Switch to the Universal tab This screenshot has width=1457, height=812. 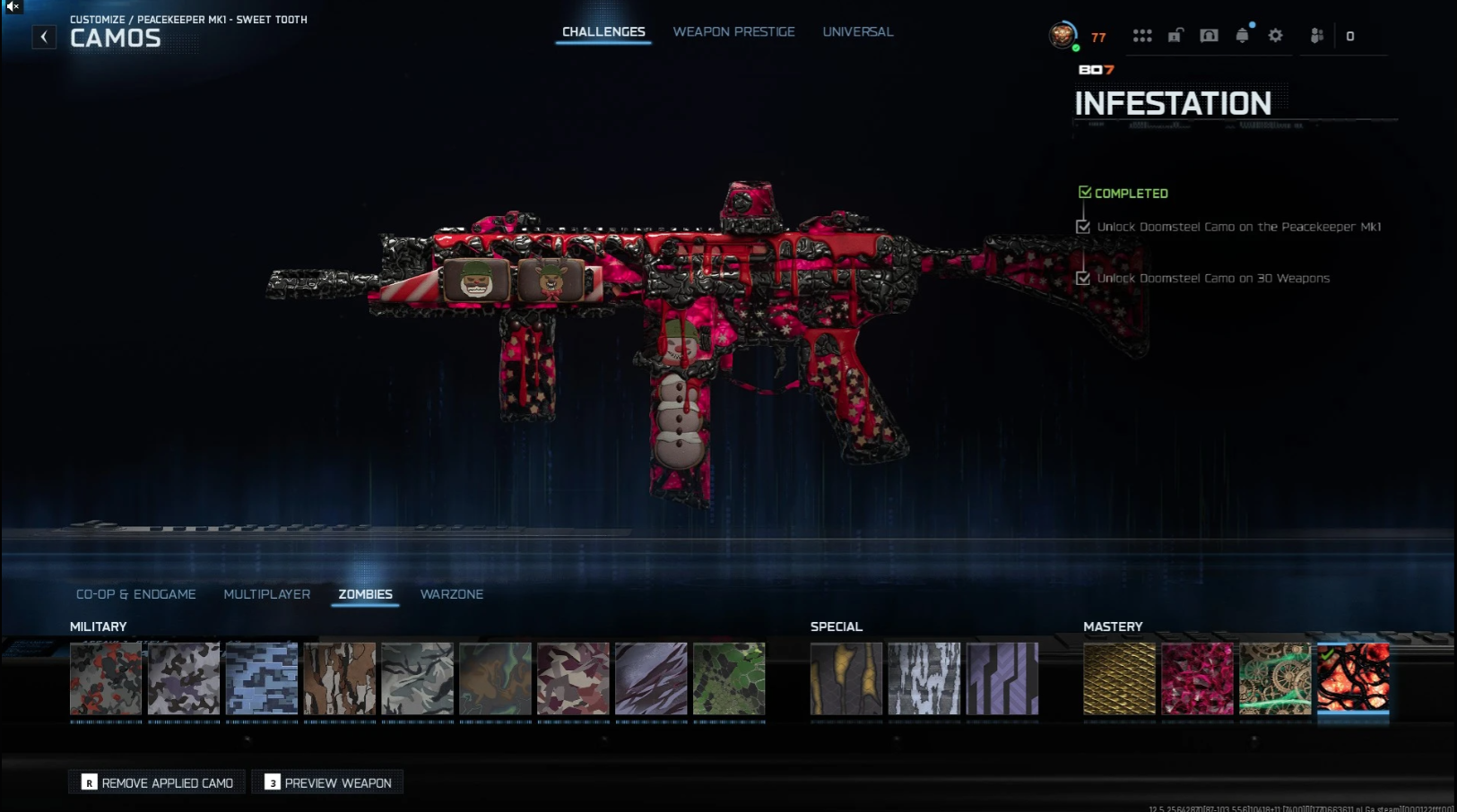[x=857, y=32]
